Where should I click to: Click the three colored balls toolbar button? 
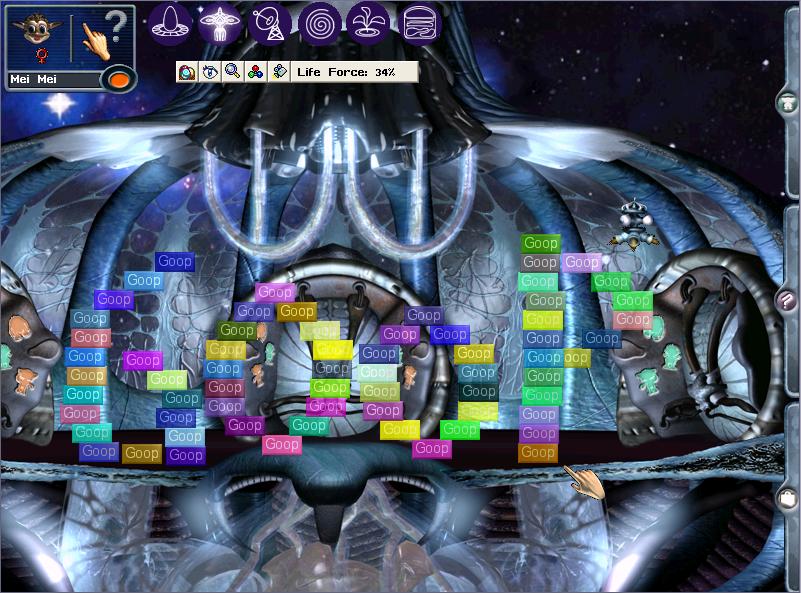click(255, 72)
